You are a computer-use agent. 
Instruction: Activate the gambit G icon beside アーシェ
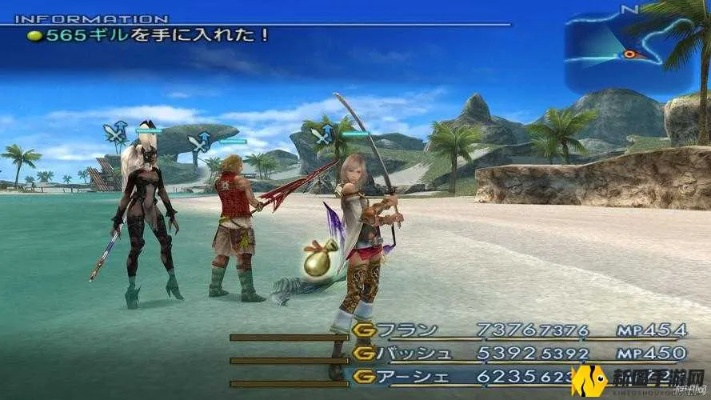364,376
